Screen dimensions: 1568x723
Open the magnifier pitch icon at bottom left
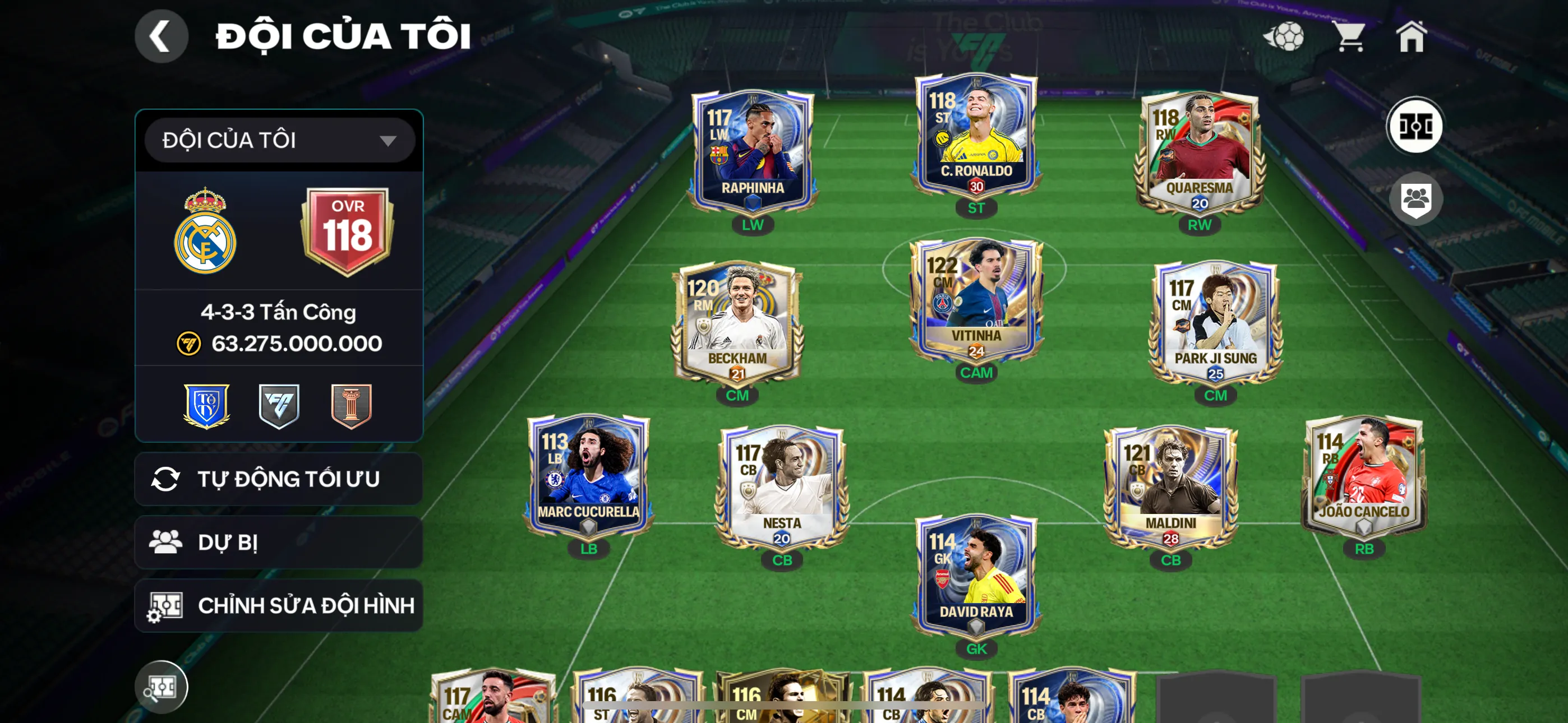coord(163,687)
